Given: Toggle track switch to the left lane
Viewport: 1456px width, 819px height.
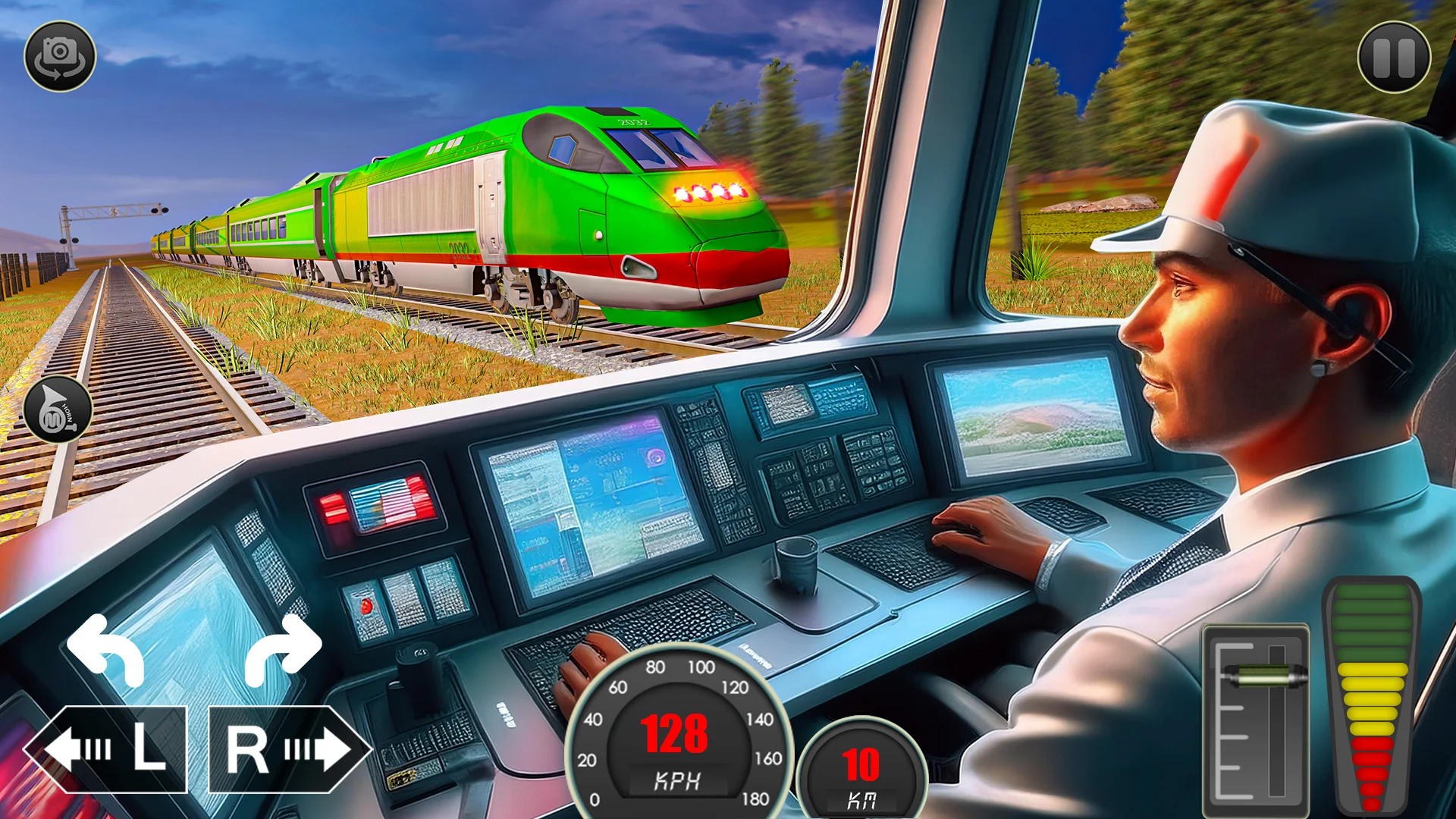Looking at the screenshot, I should click(x=115, y=751).
